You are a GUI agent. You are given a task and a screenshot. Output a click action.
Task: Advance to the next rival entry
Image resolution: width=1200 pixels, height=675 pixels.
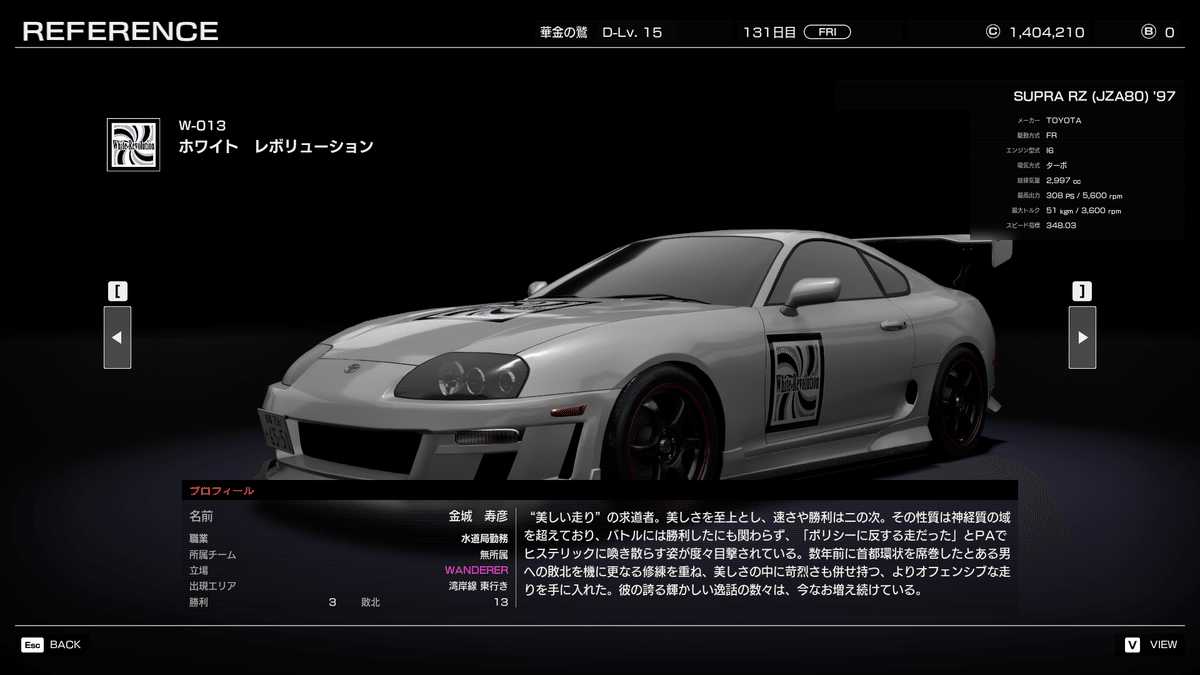click(x=1082, y=337)
